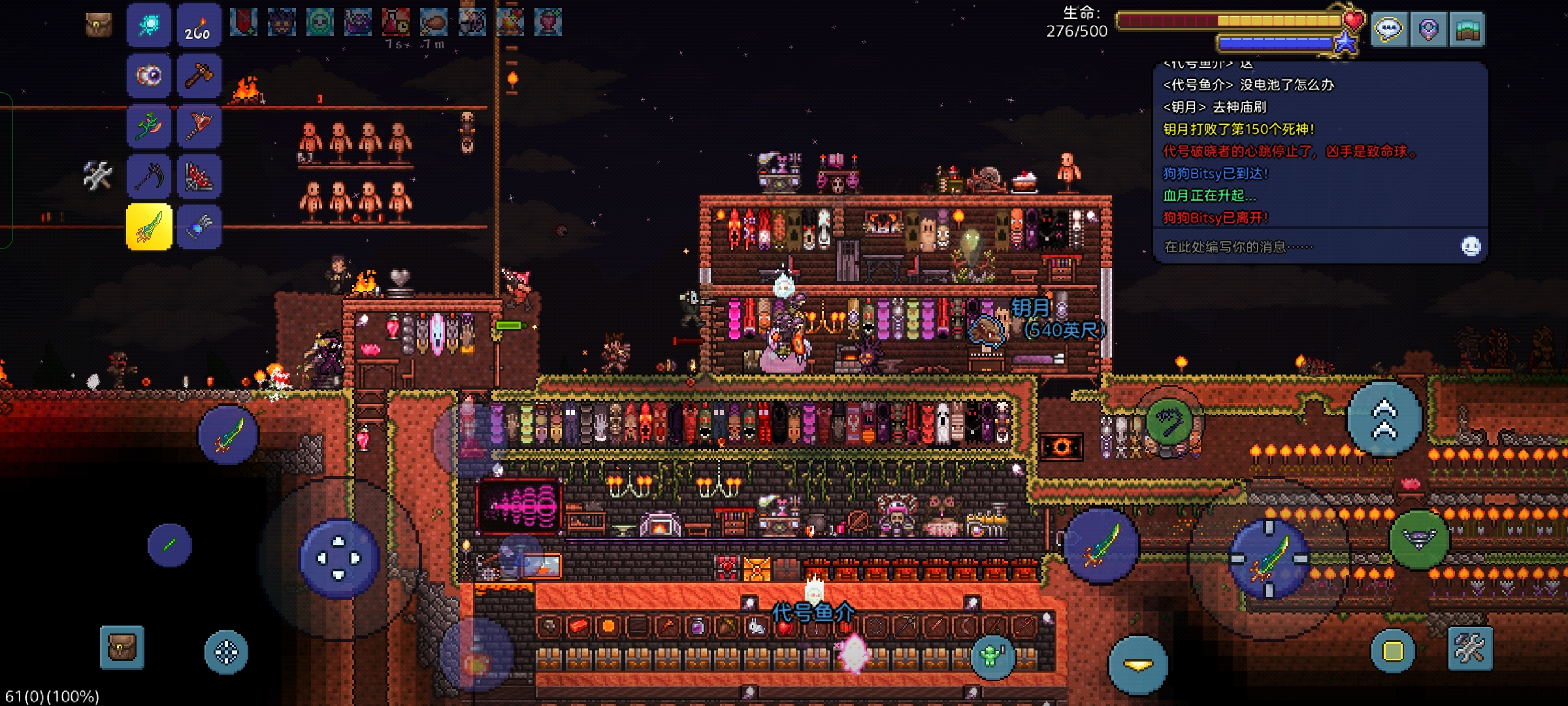Choose the blue flashlight hotbar slot

pos(199,227)
